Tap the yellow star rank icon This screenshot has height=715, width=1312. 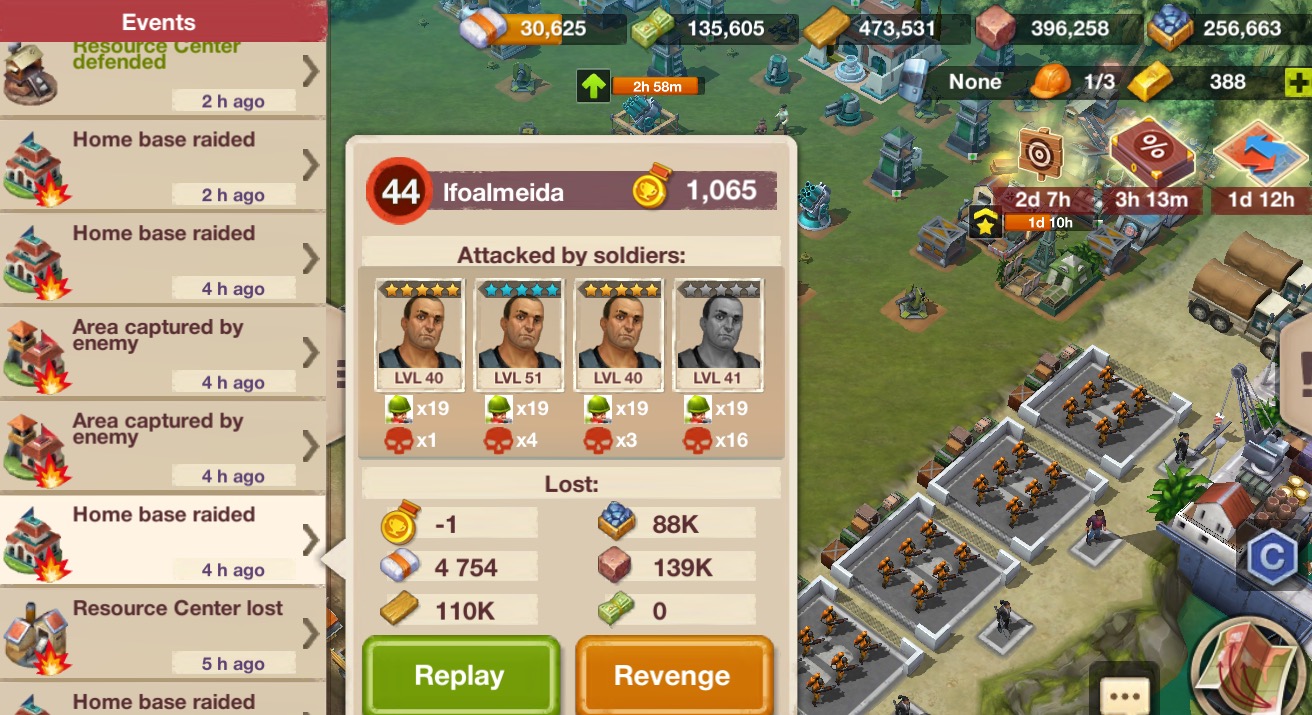coord(985,222)
